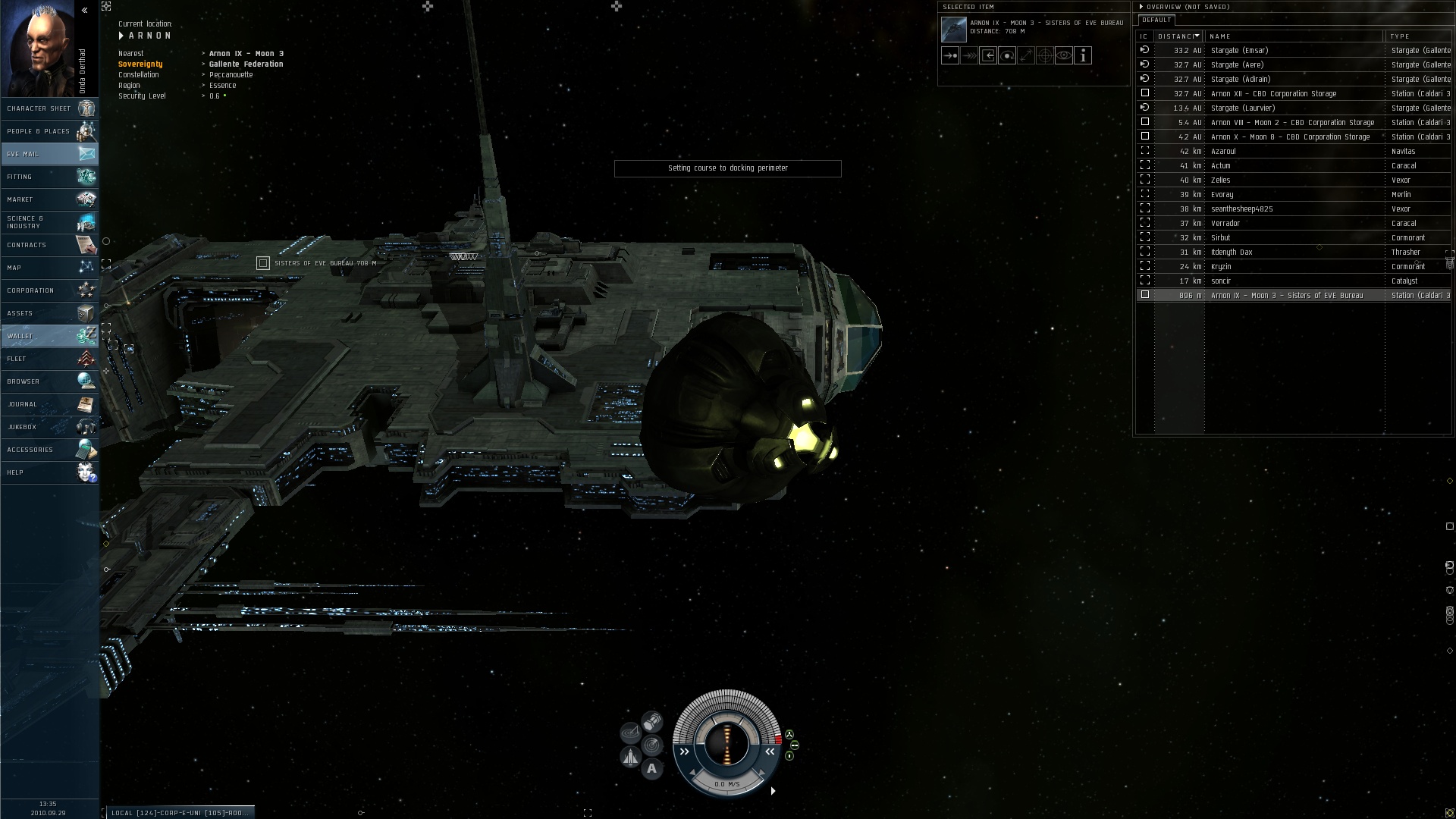1456x819 pixels.
Task: Sort the overview by Distance column
Action: (x=1178, y=36)
